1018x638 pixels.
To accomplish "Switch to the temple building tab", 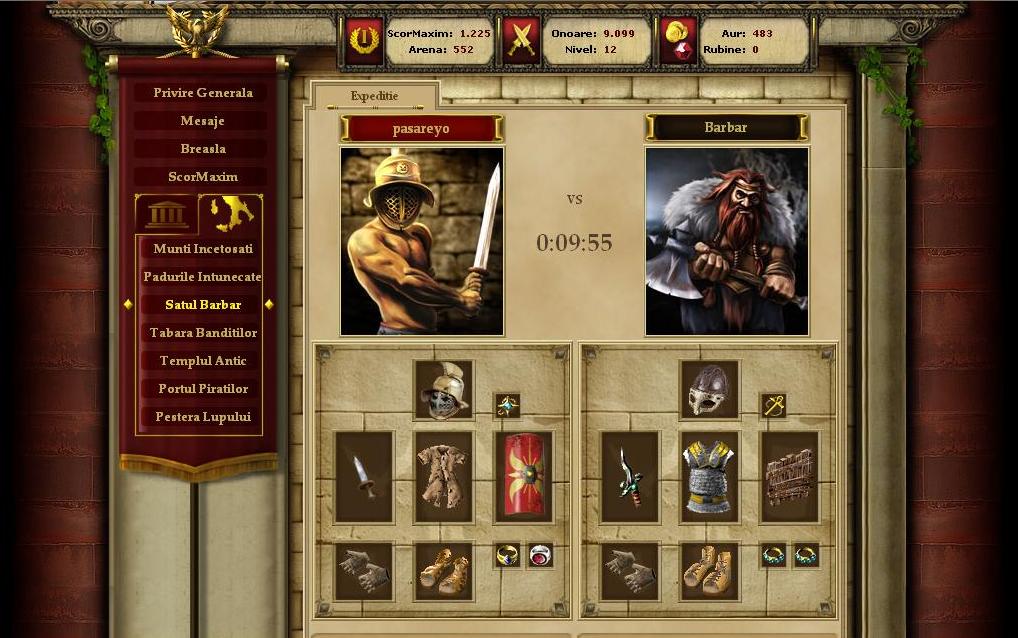I will (x=166, y=213).
